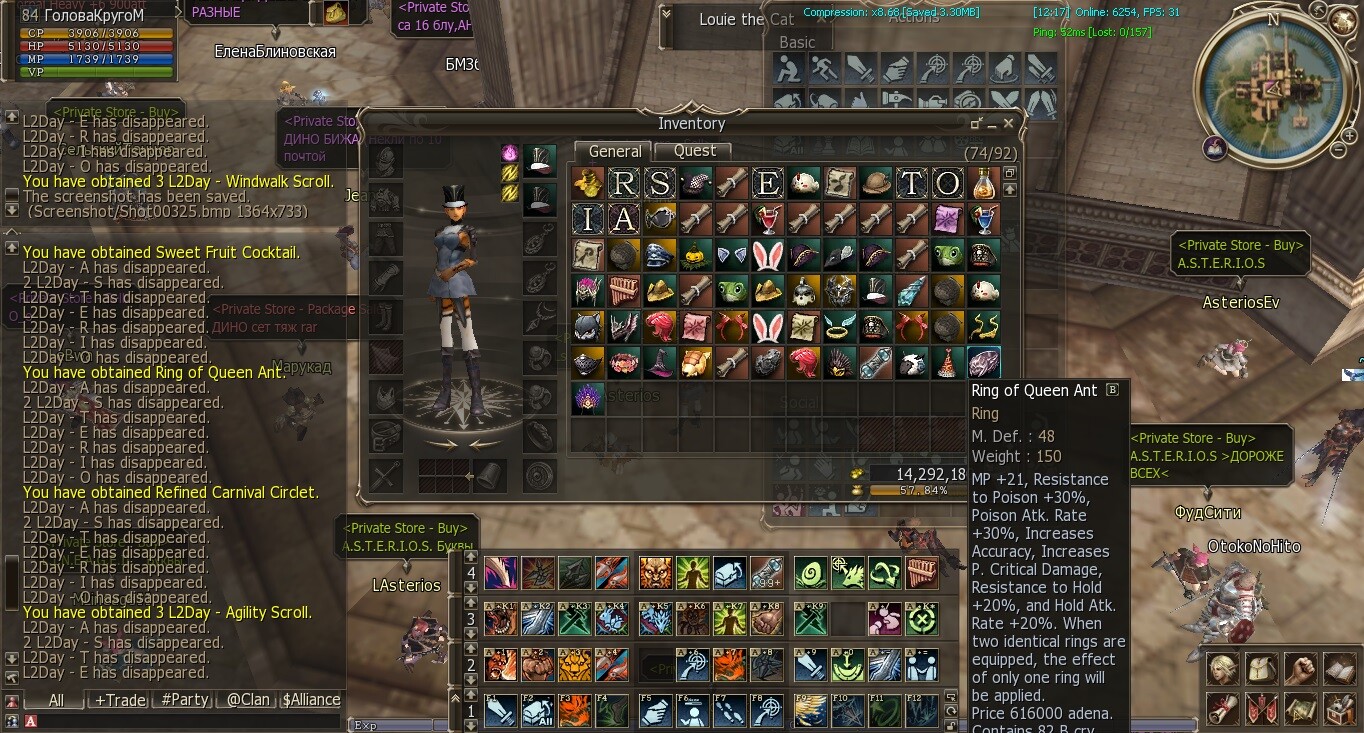Zoom out the minimap
The image size is (1364, 733).
(x=1337, y=150)
